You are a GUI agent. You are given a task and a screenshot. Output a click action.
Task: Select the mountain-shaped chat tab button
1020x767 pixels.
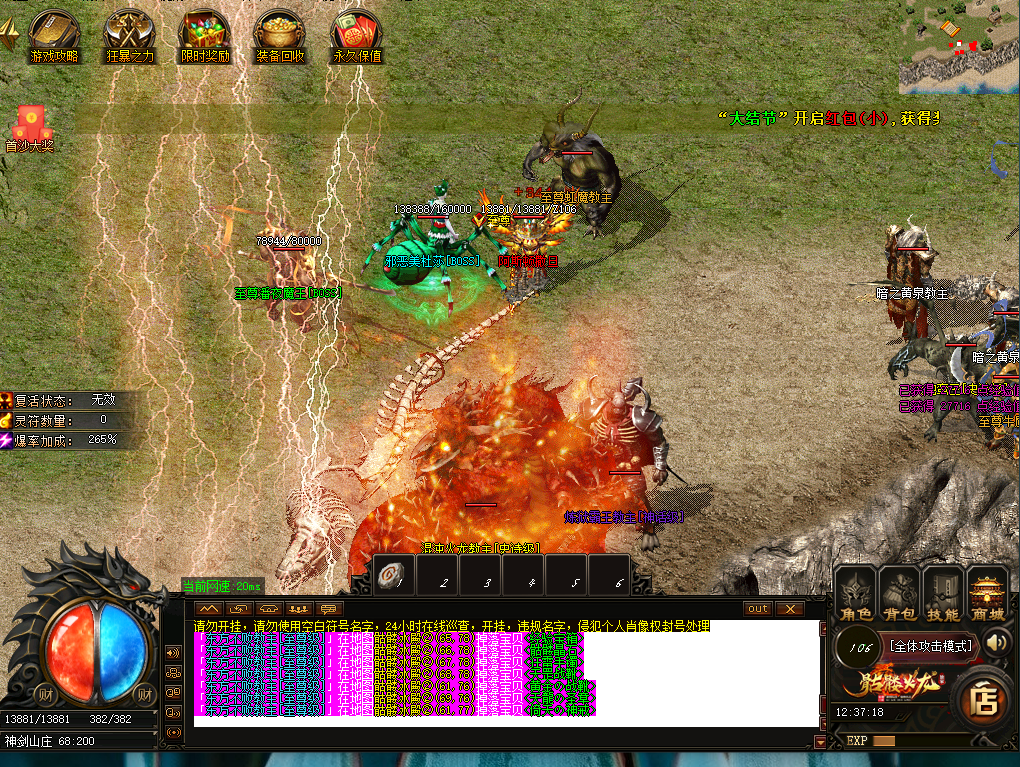pos(209,608)
